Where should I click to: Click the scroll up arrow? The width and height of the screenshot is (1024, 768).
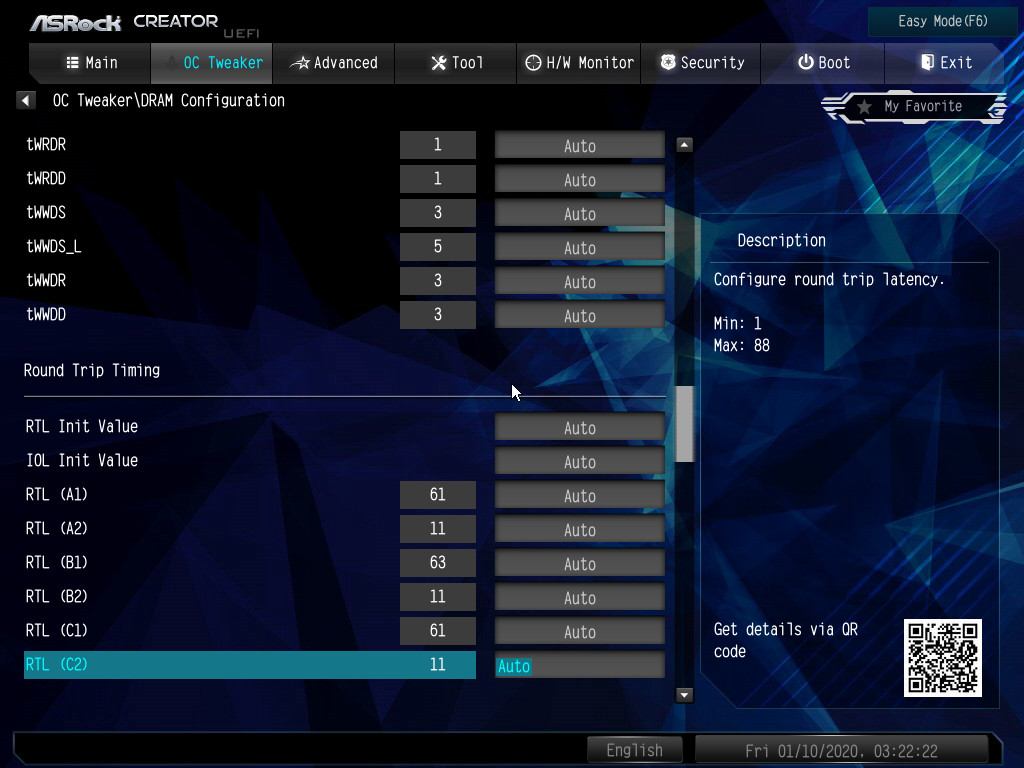(685, 145)
